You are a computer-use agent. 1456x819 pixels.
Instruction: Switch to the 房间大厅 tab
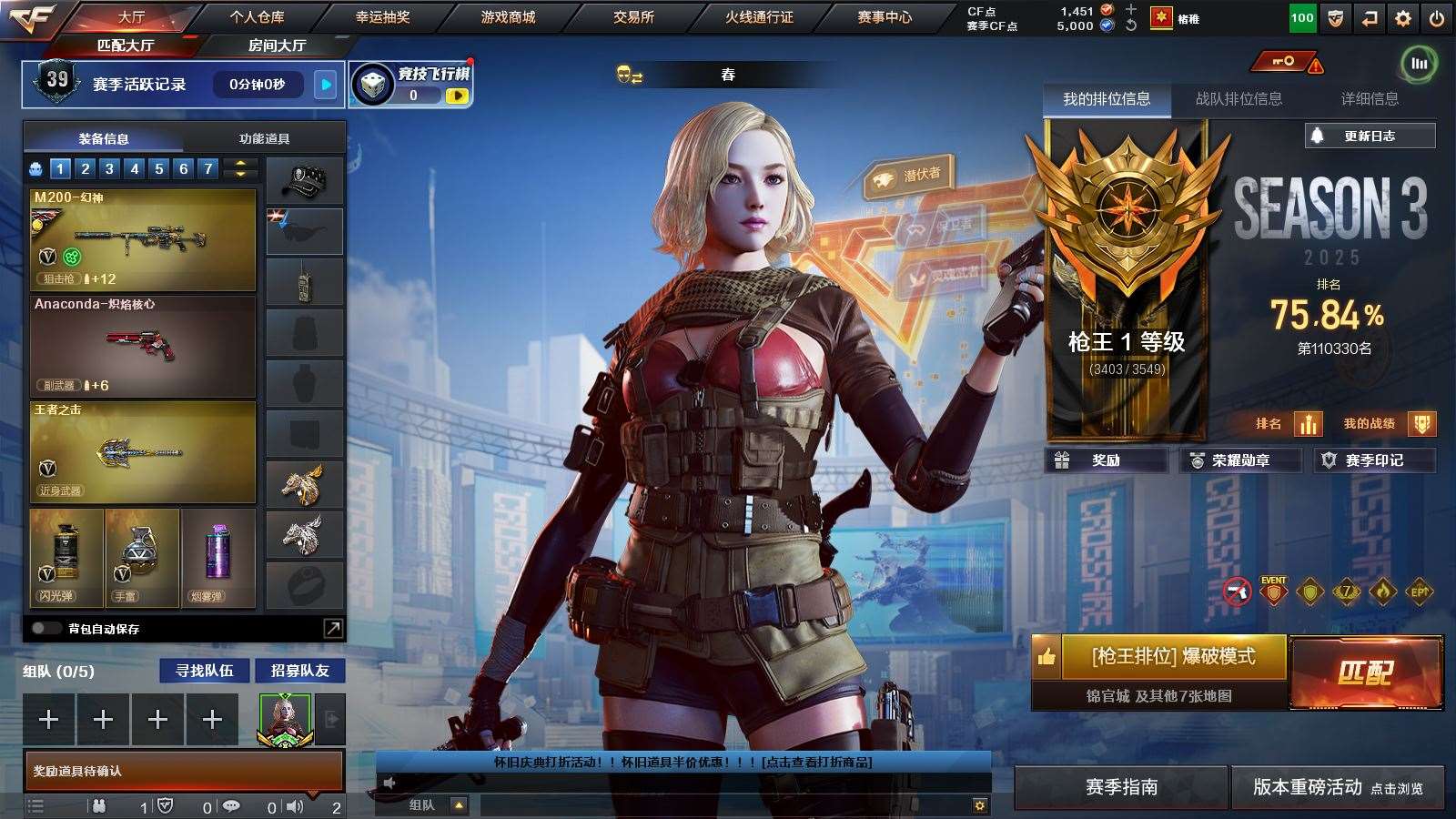click(x=277, y=45)
